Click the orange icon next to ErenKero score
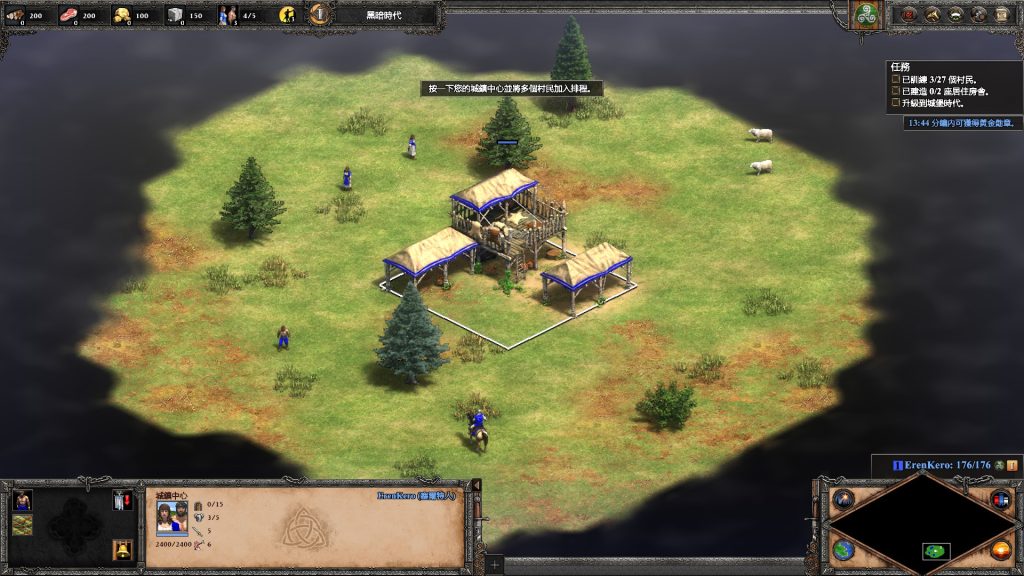 [1012, 465]
